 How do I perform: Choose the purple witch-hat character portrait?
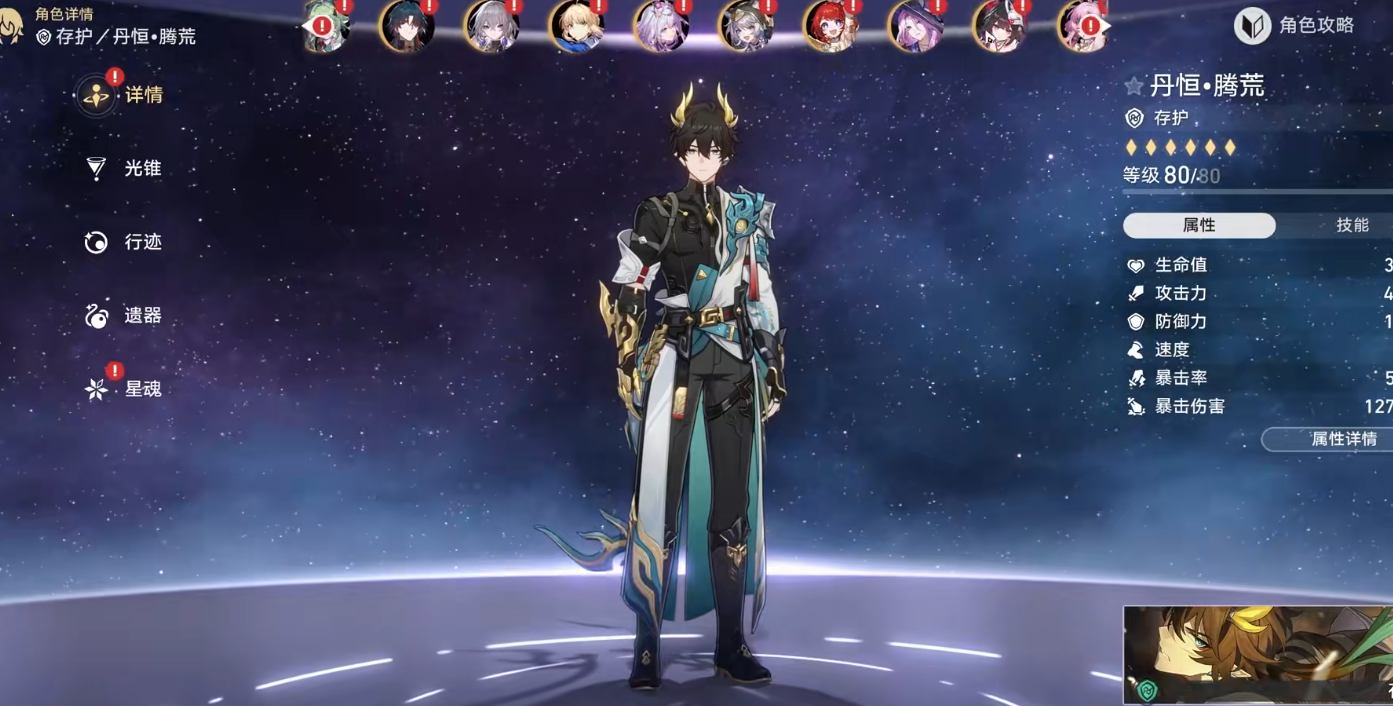point(915,26)
